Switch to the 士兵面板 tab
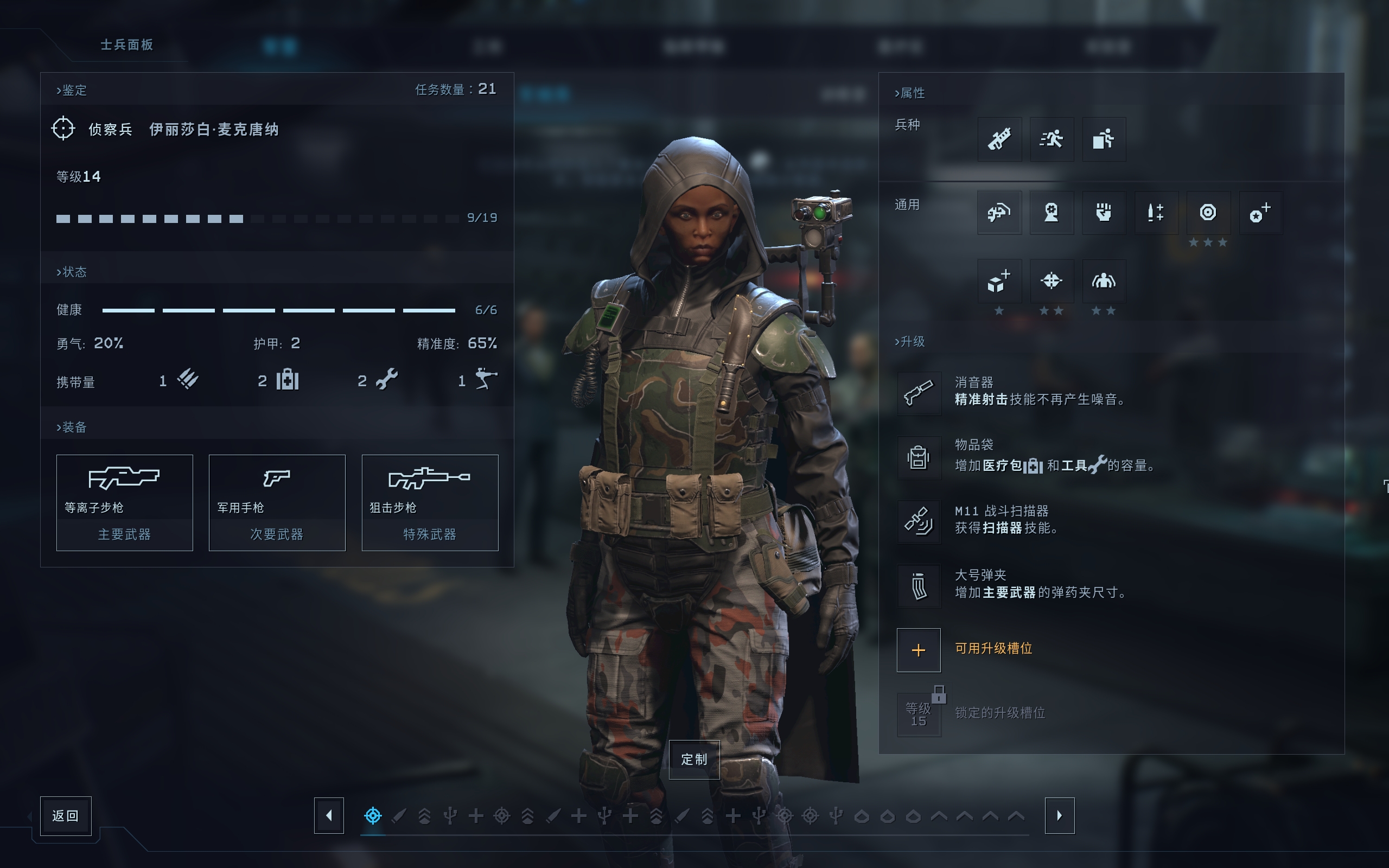 coord(127,45)
